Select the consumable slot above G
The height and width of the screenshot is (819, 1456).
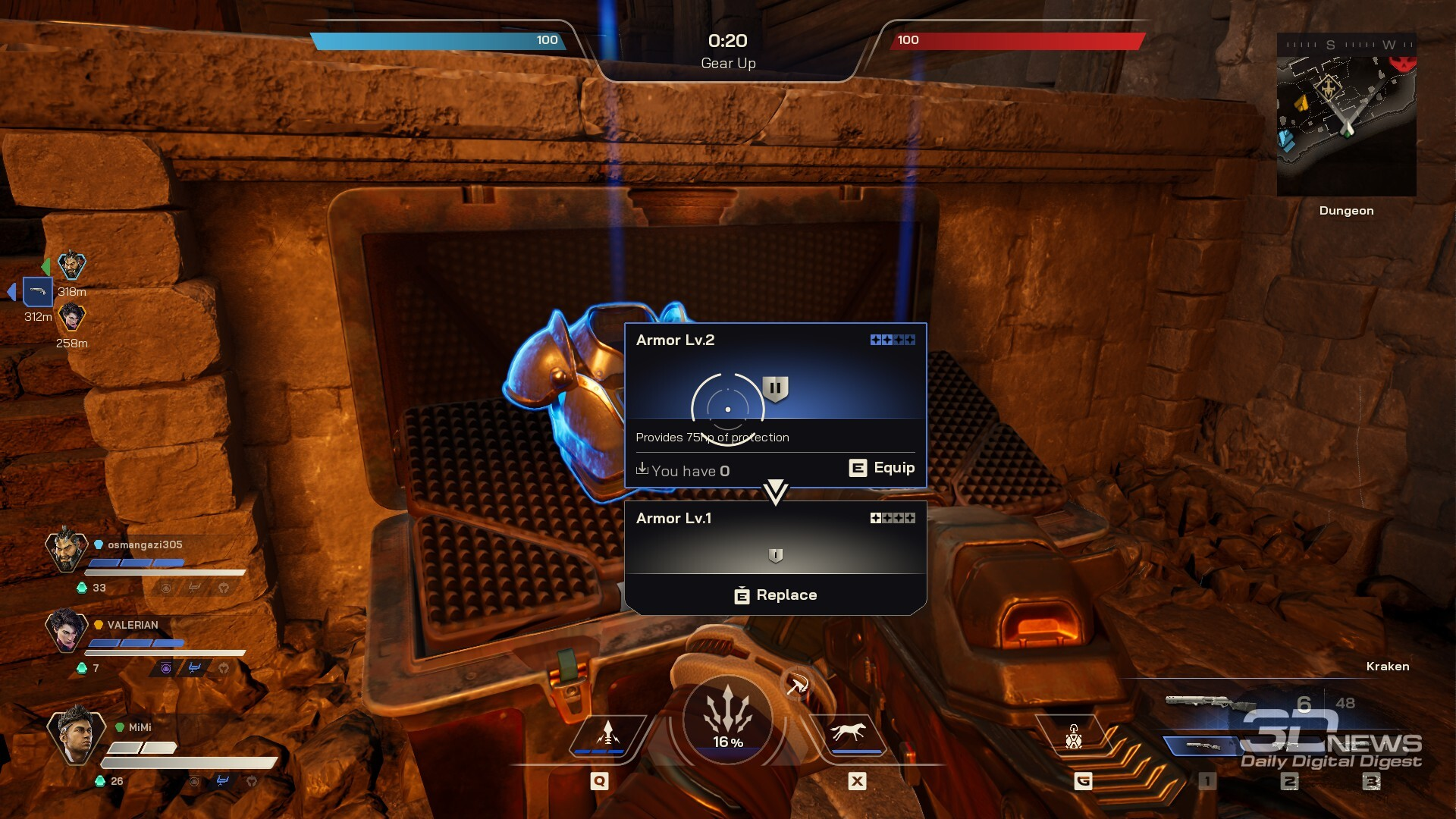(1074, 736)
